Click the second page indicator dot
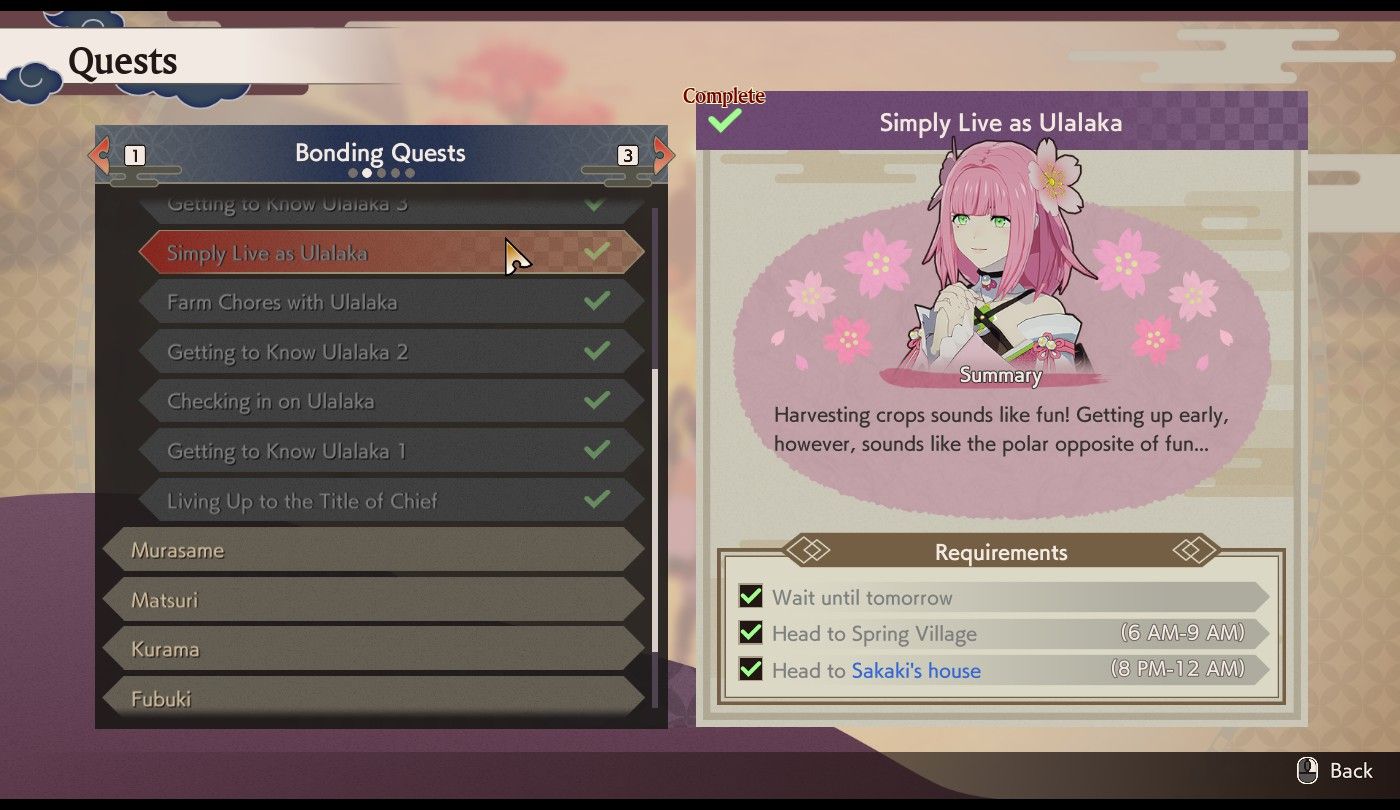 [366, 172]
